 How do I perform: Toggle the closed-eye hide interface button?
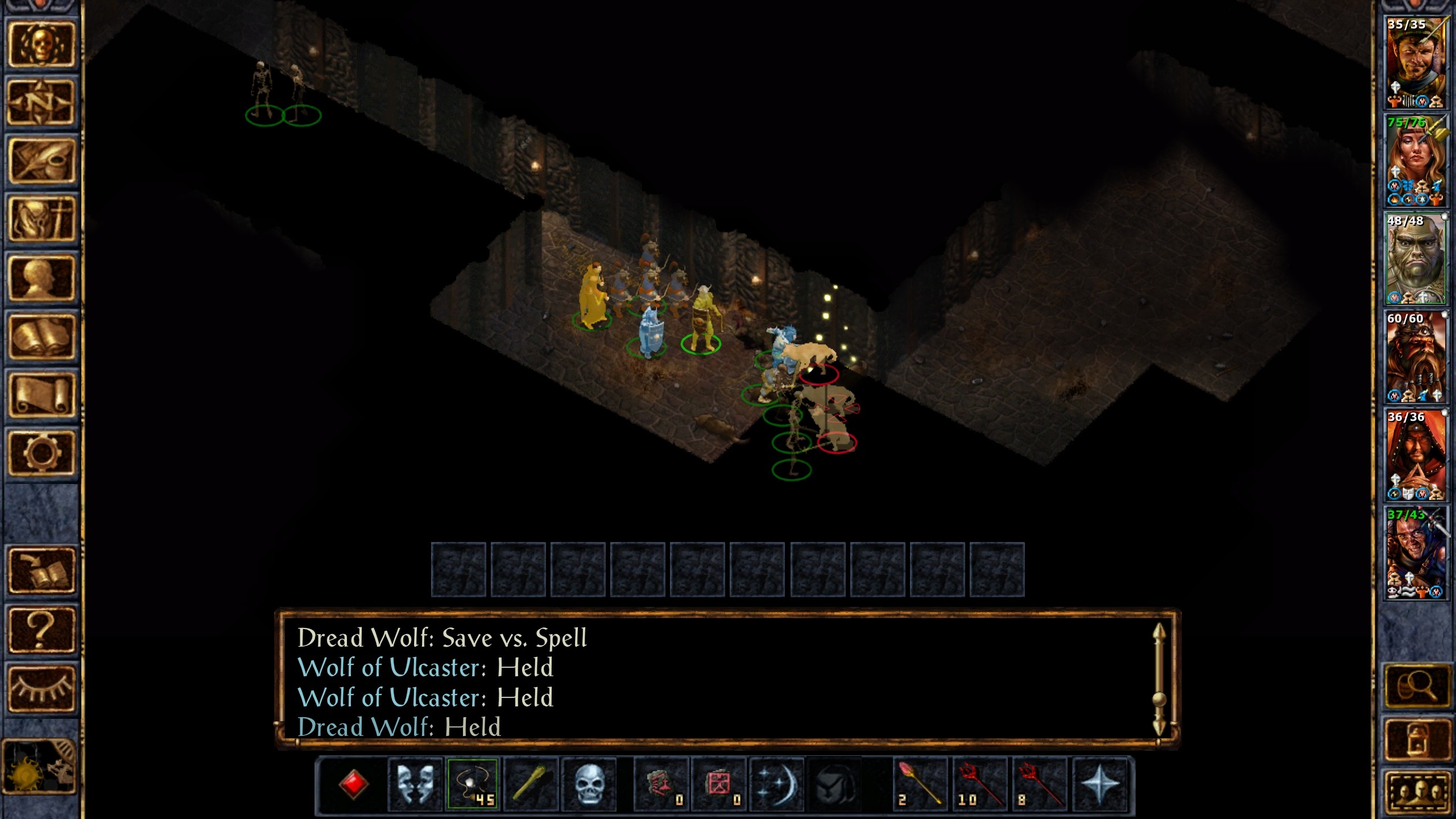coord(40,688)
